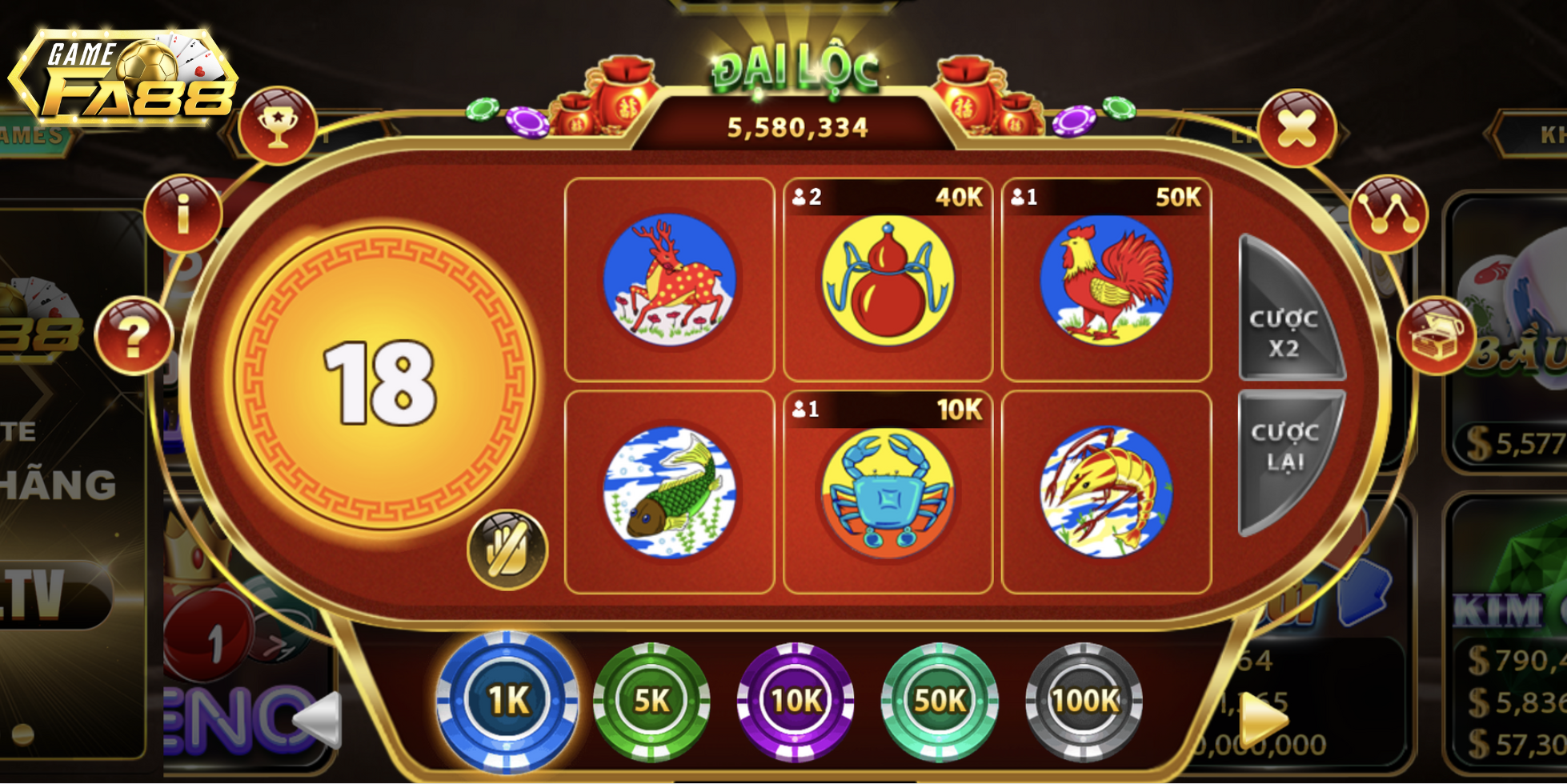
Task: Select the 1K blue chip
Action: tap(507, 701)
